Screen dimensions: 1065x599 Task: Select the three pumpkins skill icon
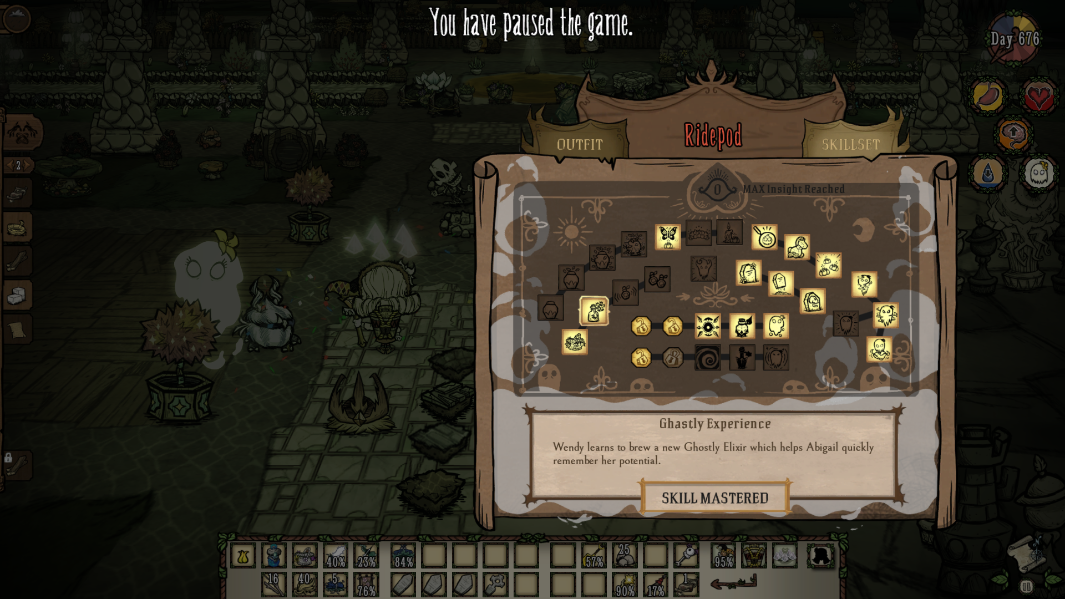(828, 265)
